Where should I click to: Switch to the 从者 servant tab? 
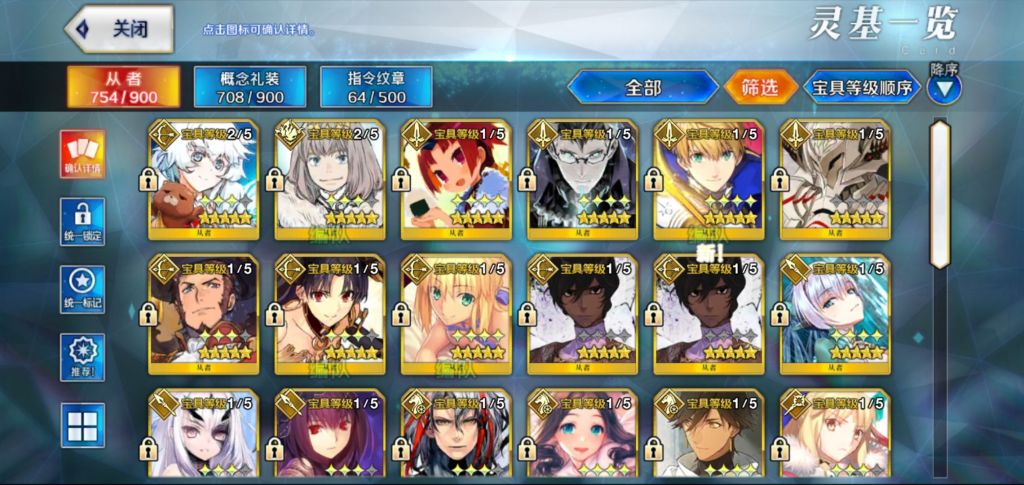coord(124,87)
